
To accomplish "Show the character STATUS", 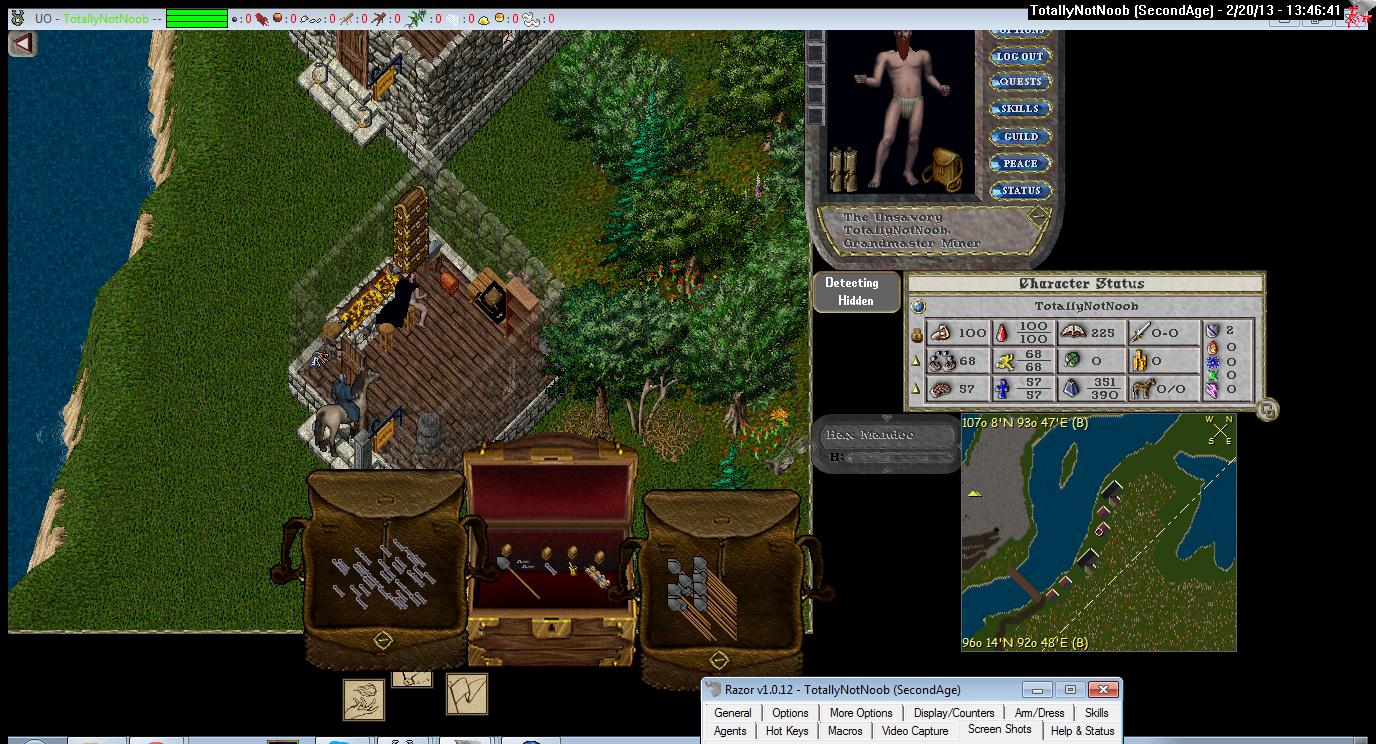I will click(1020, 191).
